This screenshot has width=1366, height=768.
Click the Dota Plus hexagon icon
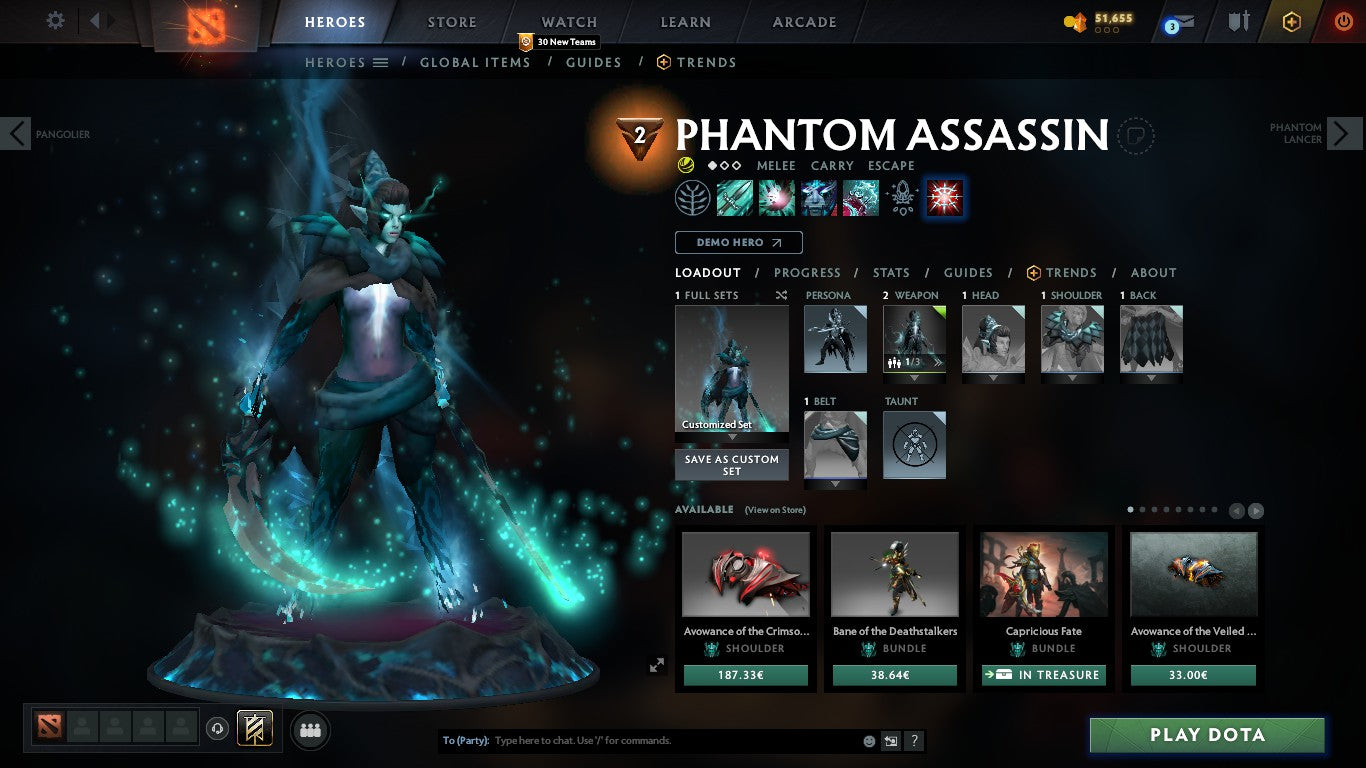coord(1291,21)
